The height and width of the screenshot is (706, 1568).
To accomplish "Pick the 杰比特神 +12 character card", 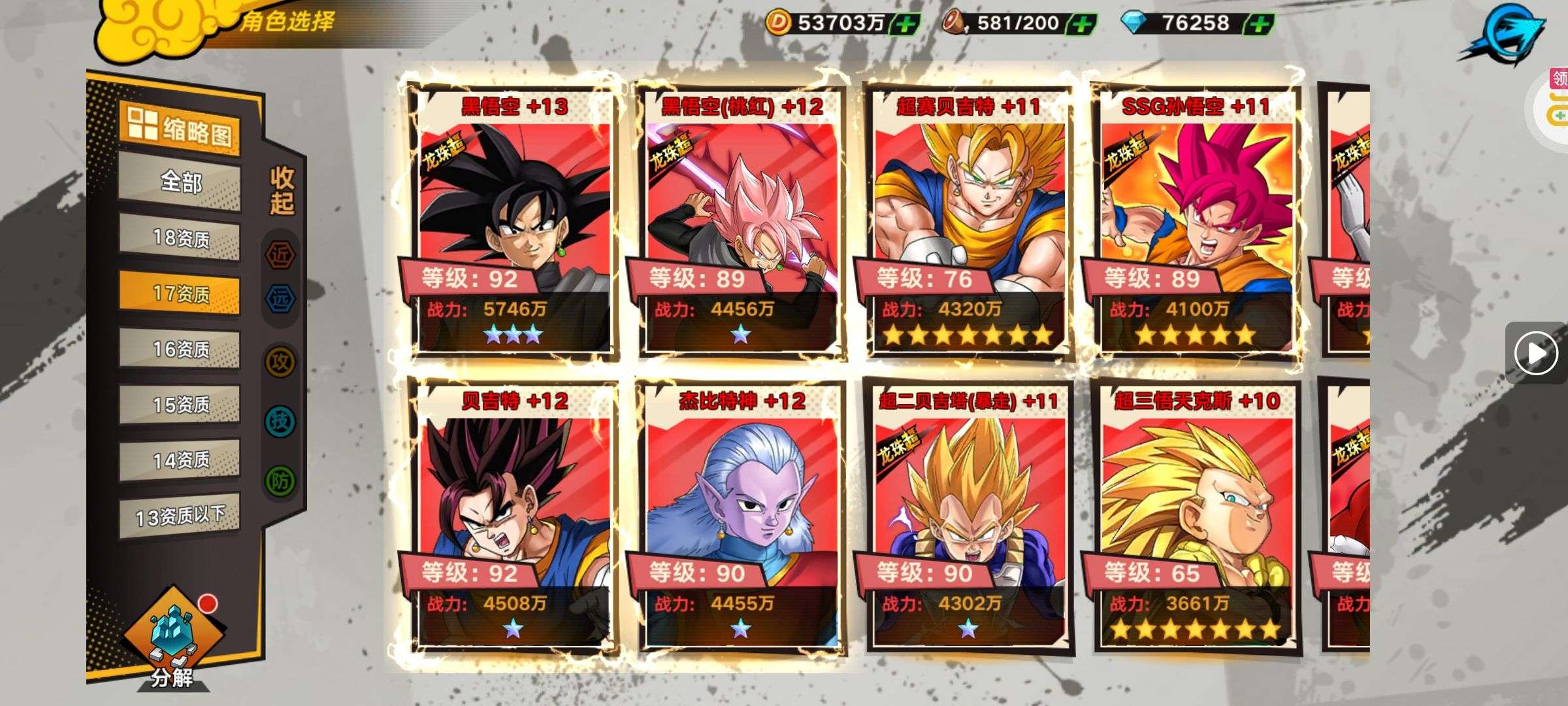I will pos(741,516).
